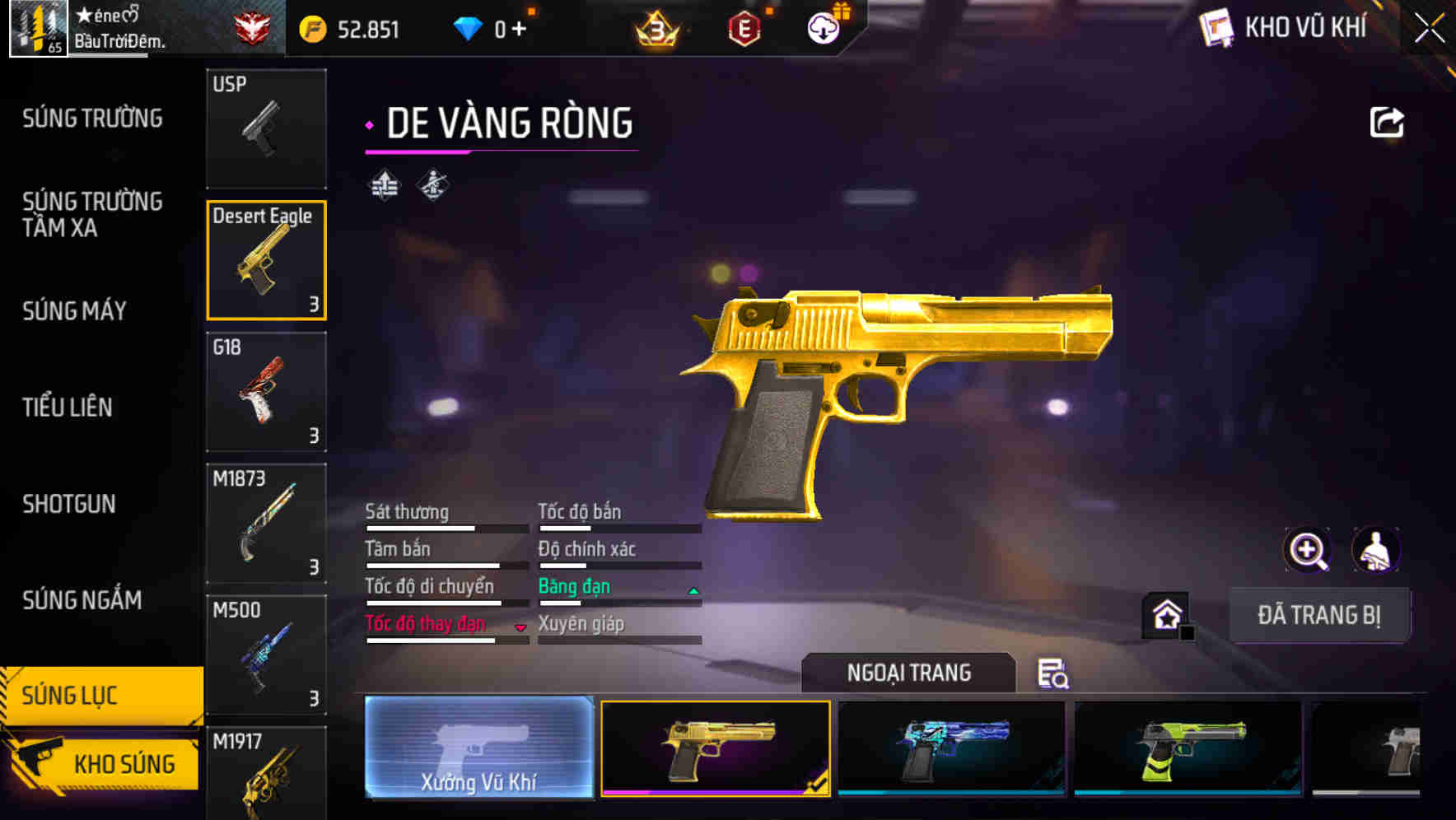Open the share icon beside DE VÀNG RÒNG
The image size is (1456, 820).
point(1387,121)
